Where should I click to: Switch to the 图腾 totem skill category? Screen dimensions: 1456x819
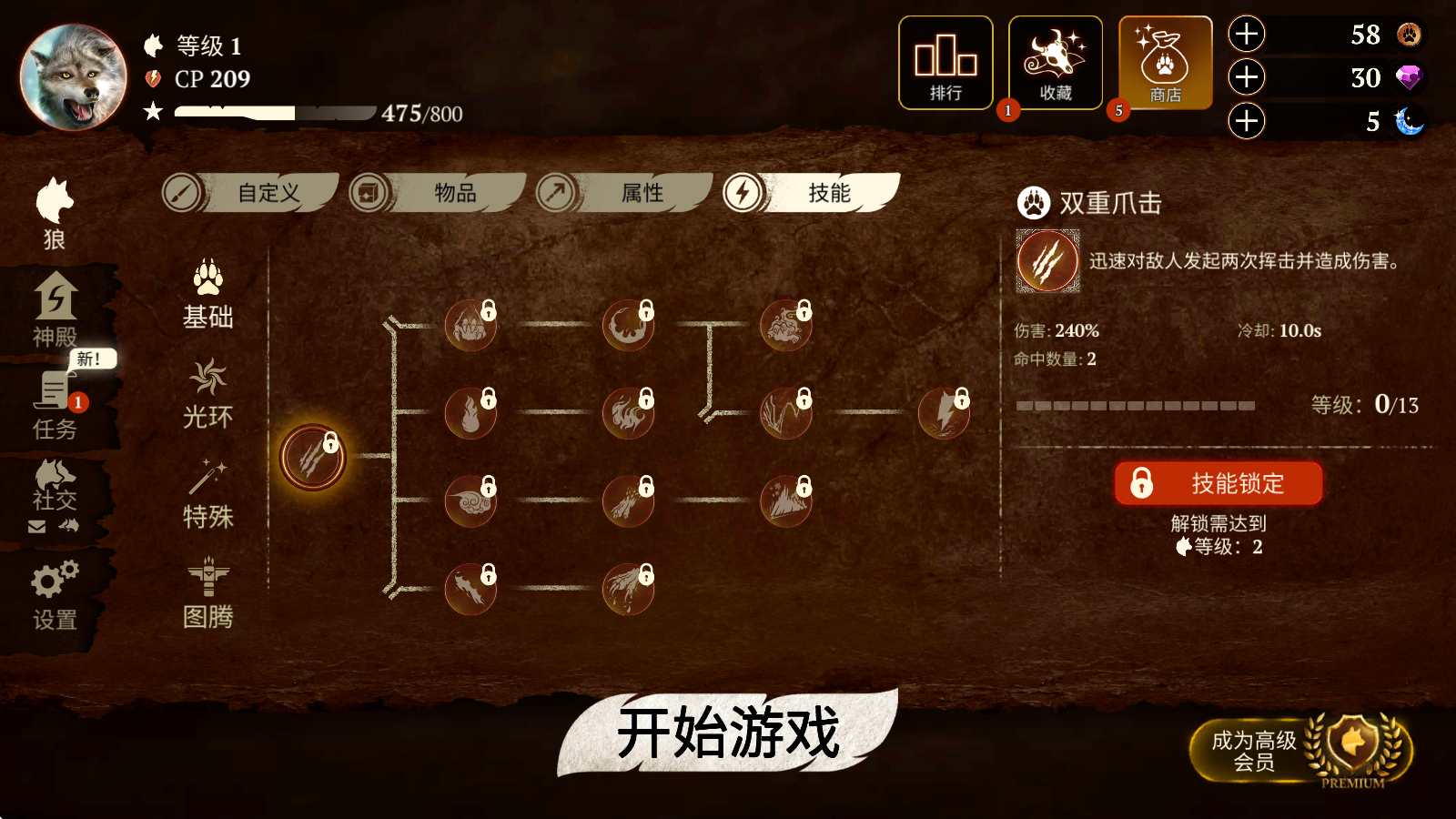[x=207, y=596]
